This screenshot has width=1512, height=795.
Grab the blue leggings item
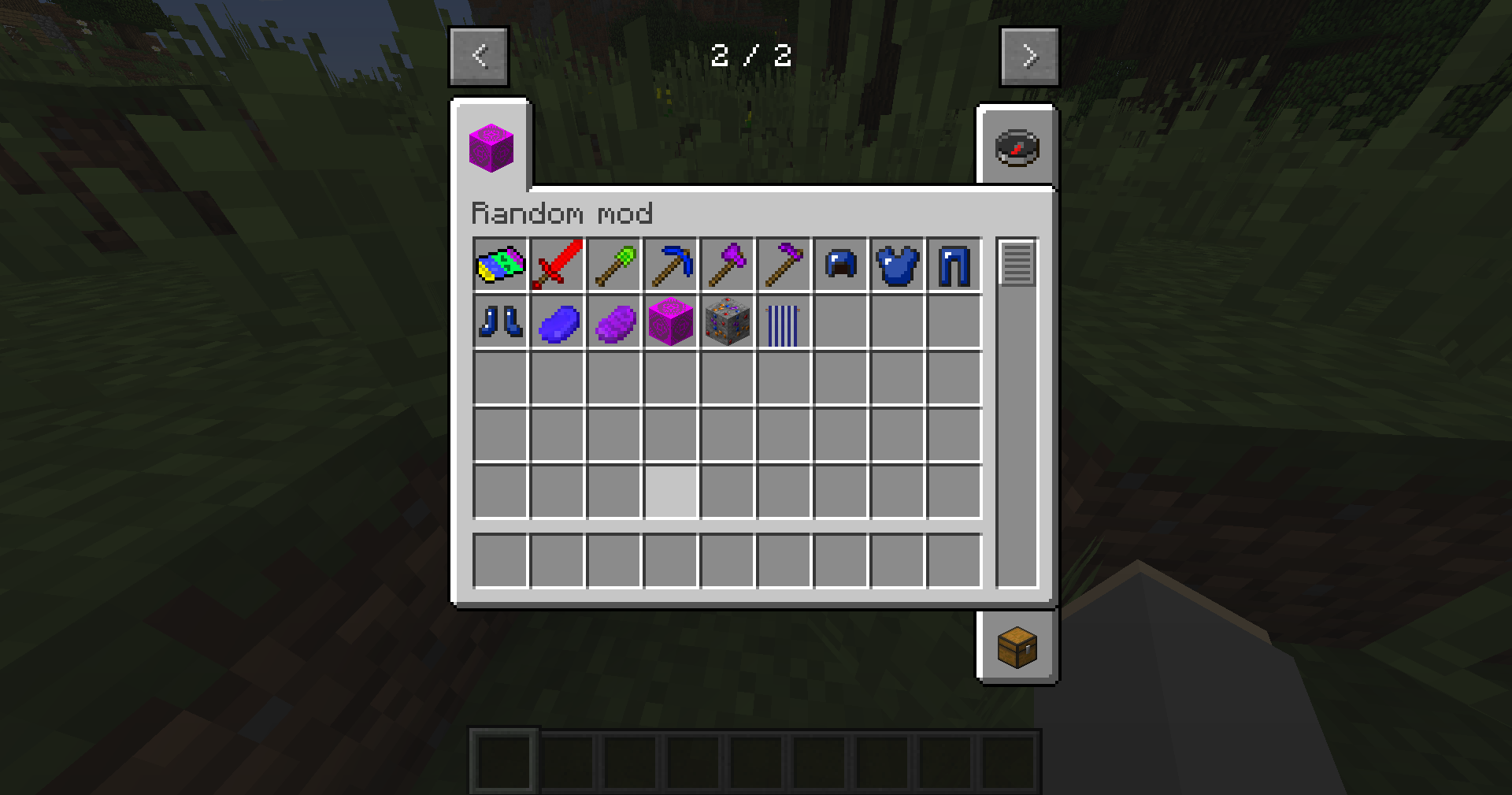pos(954,264)
